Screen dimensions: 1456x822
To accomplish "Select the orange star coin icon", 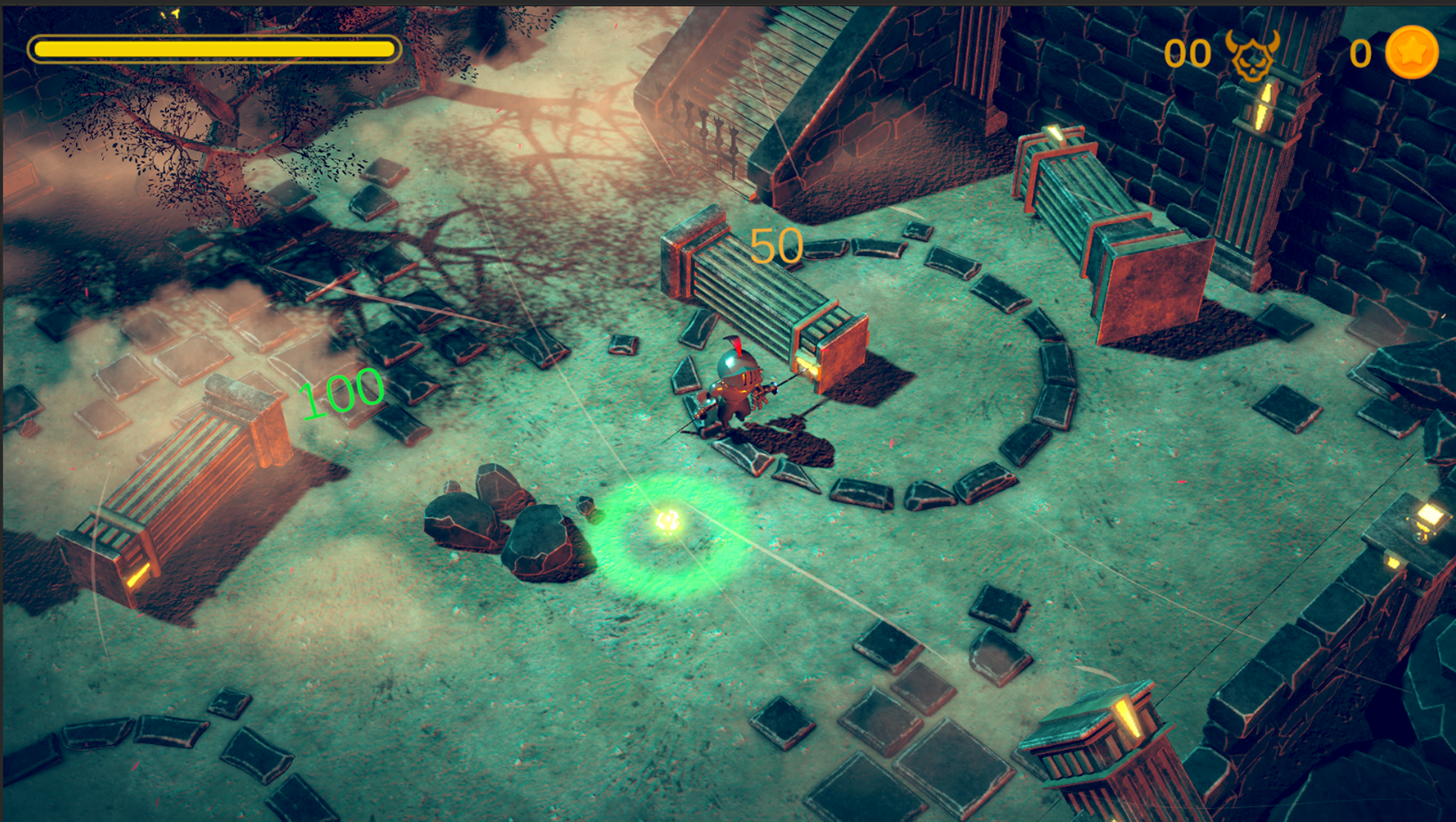I will (1411, 52).
